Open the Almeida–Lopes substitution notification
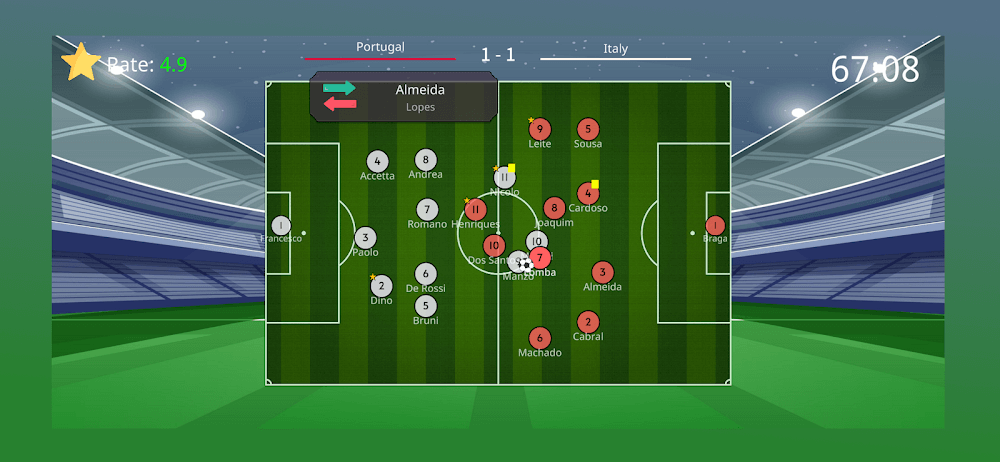The width and height of the screenshot is (1000, 462). (x=404, y=97)
